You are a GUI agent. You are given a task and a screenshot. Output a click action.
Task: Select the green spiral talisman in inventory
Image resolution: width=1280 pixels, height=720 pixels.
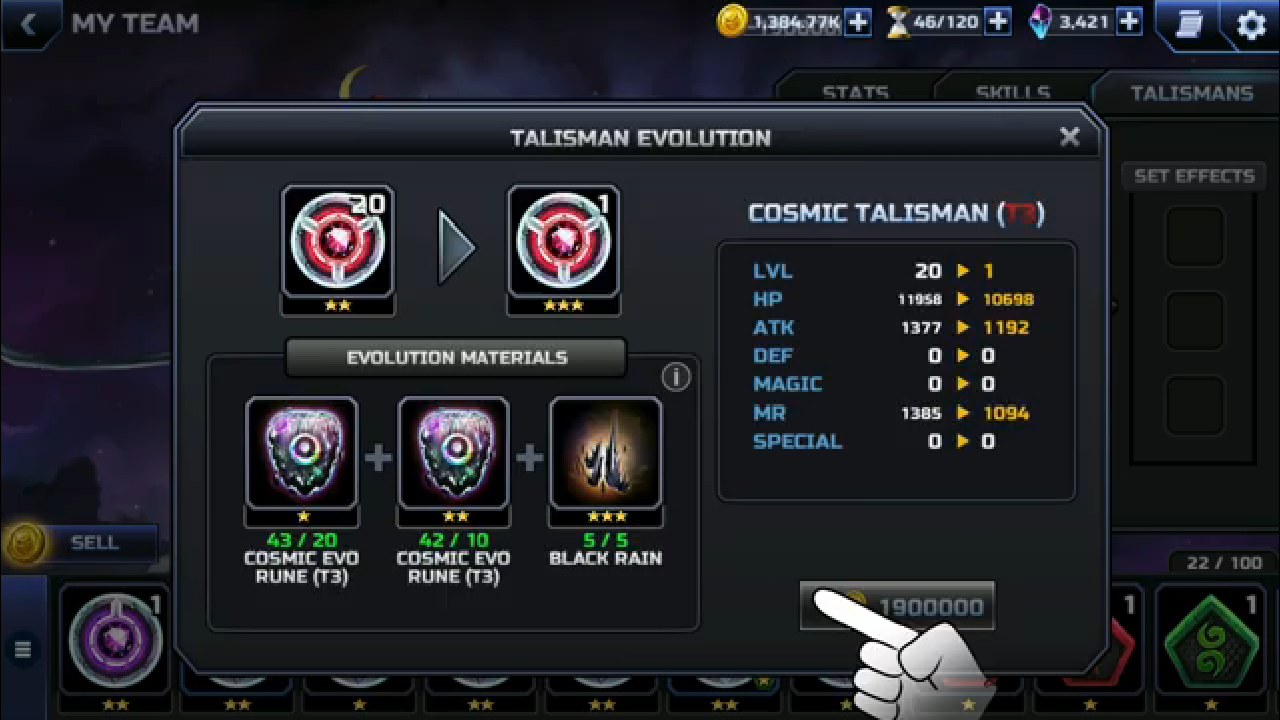click(1210, 640)
